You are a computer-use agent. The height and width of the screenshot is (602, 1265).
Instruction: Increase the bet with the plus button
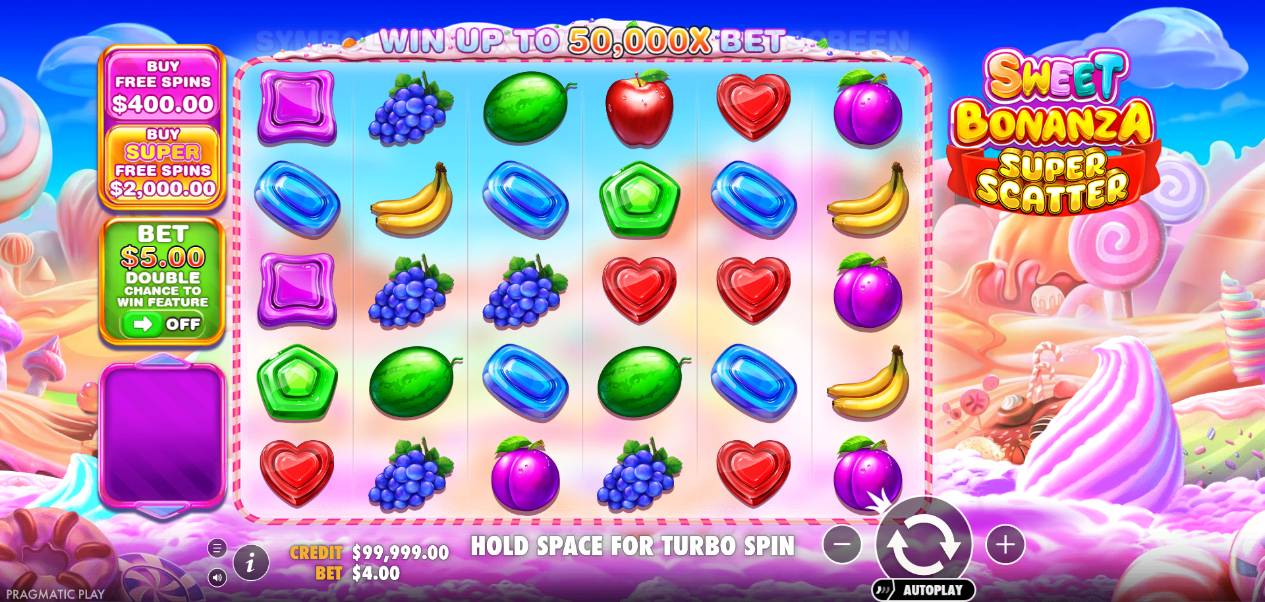(x=1004, y=544)
